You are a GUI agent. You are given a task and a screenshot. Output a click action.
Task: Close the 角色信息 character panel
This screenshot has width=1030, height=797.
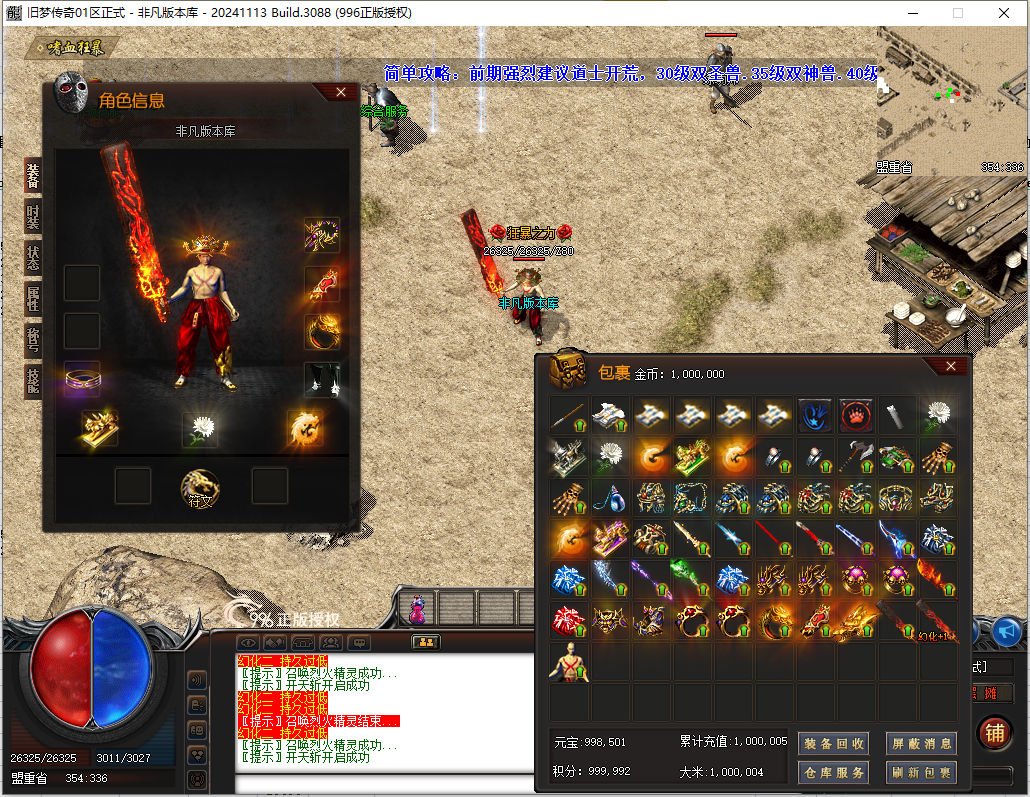(x=341, y=92)
